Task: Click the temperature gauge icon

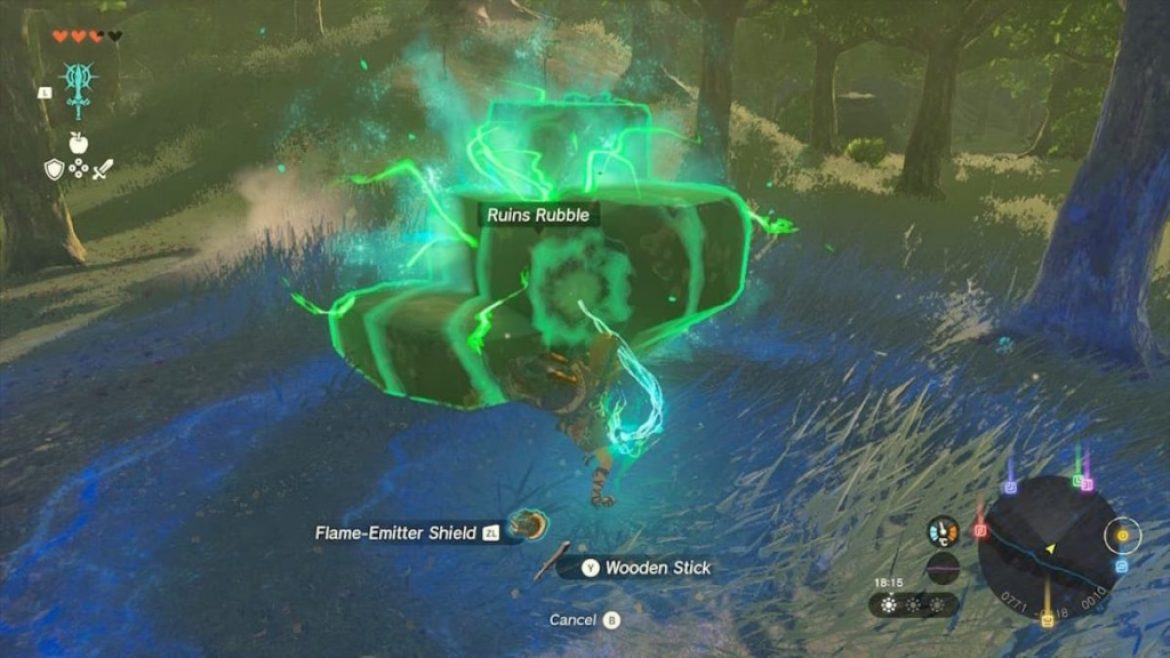Action: pyautogui.click(x=941, y=531)
